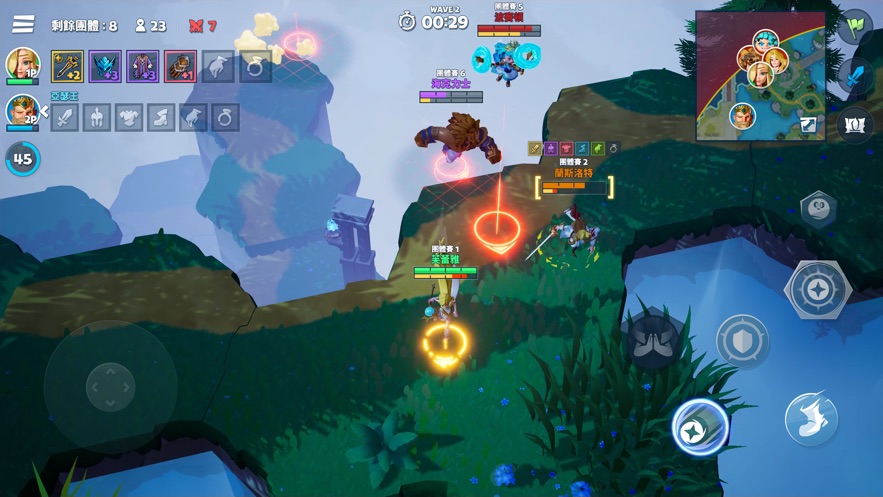Select the purple robe +3 slot

142,67
